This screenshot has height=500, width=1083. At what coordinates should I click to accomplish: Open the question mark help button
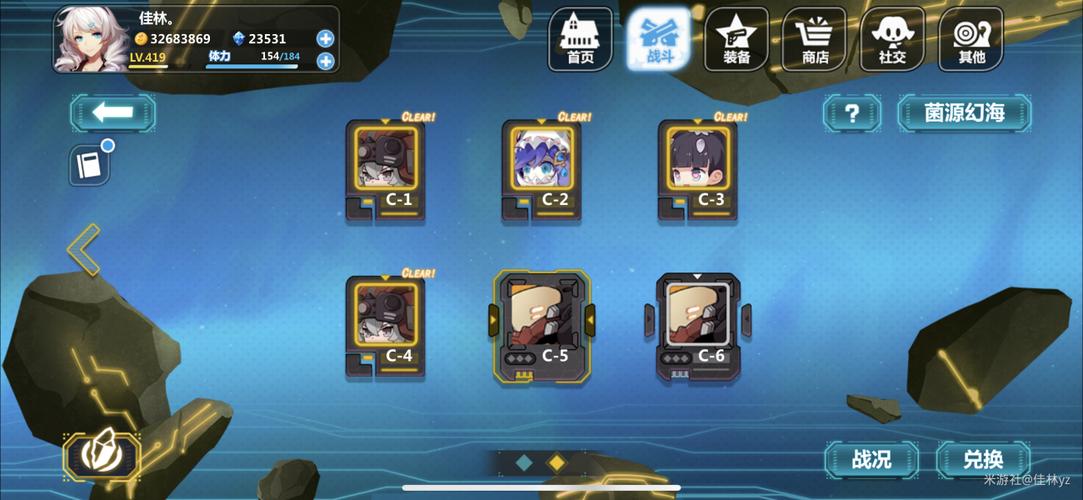852,113
